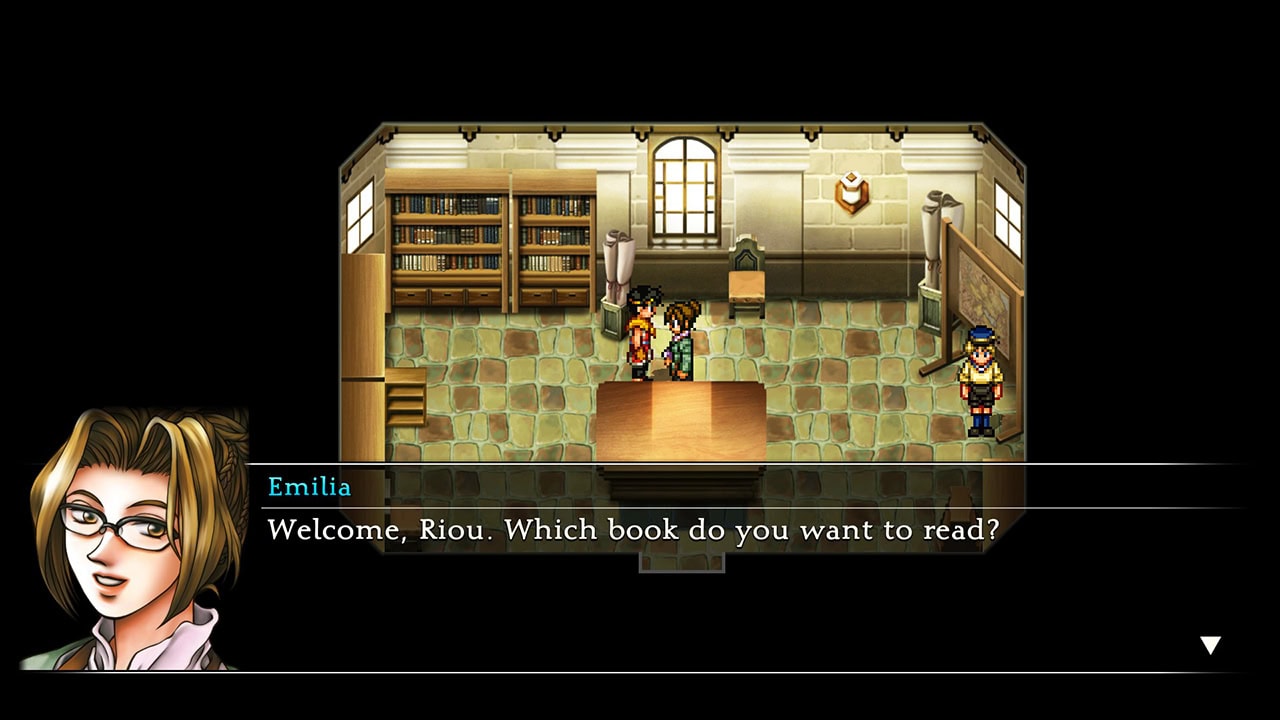This screenshot has height=720, width=1280.
Task: Advance dialogue with the white arrow indicator
Action: click(x=1210, y=645)
